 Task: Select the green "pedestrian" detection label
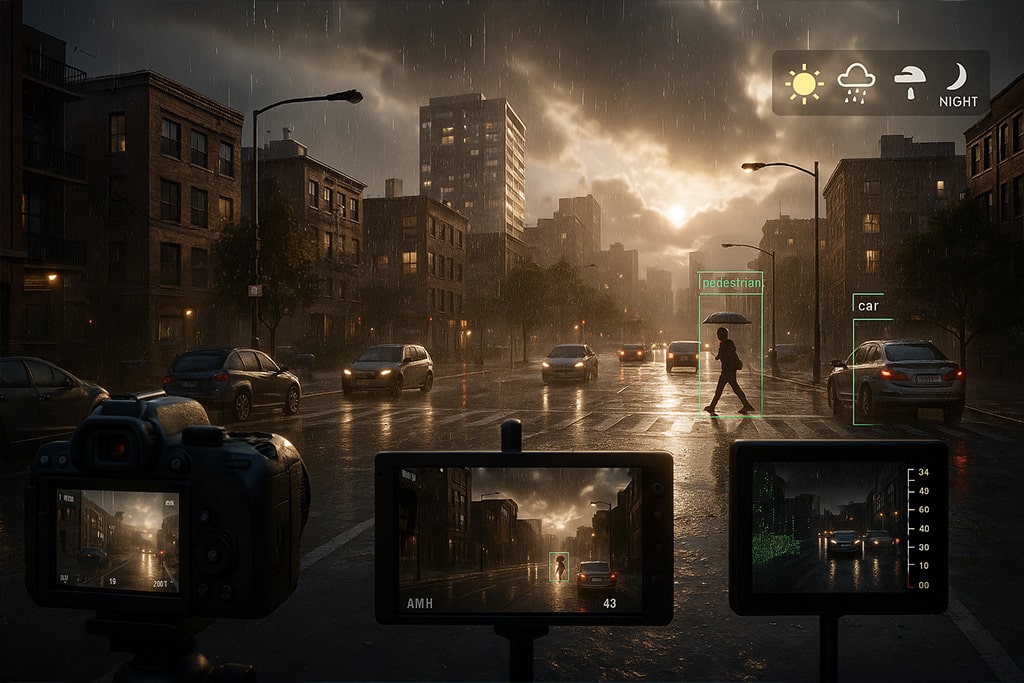point(731,283)
